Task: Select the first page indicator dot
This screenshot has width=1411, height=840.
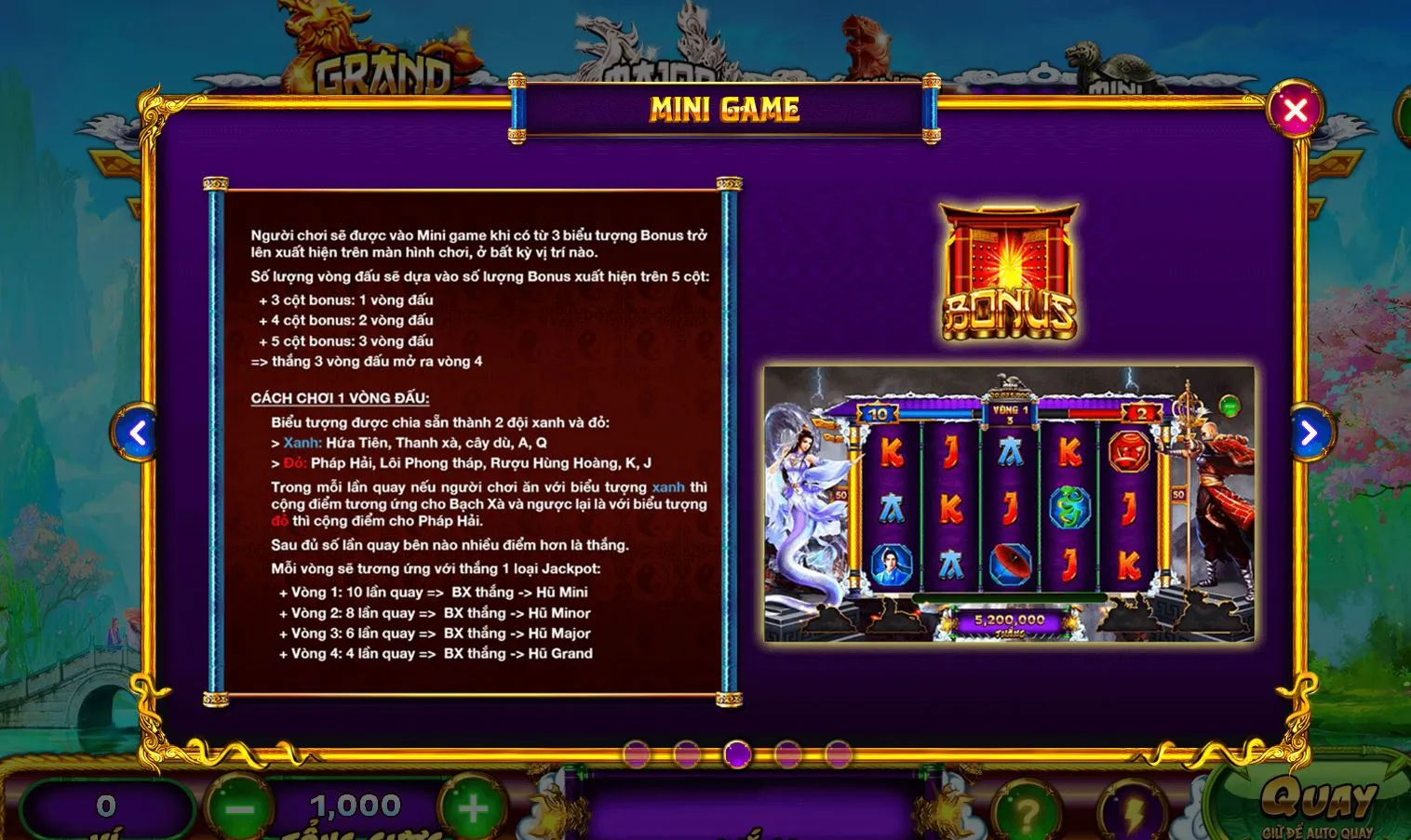Action: (637, 753)
